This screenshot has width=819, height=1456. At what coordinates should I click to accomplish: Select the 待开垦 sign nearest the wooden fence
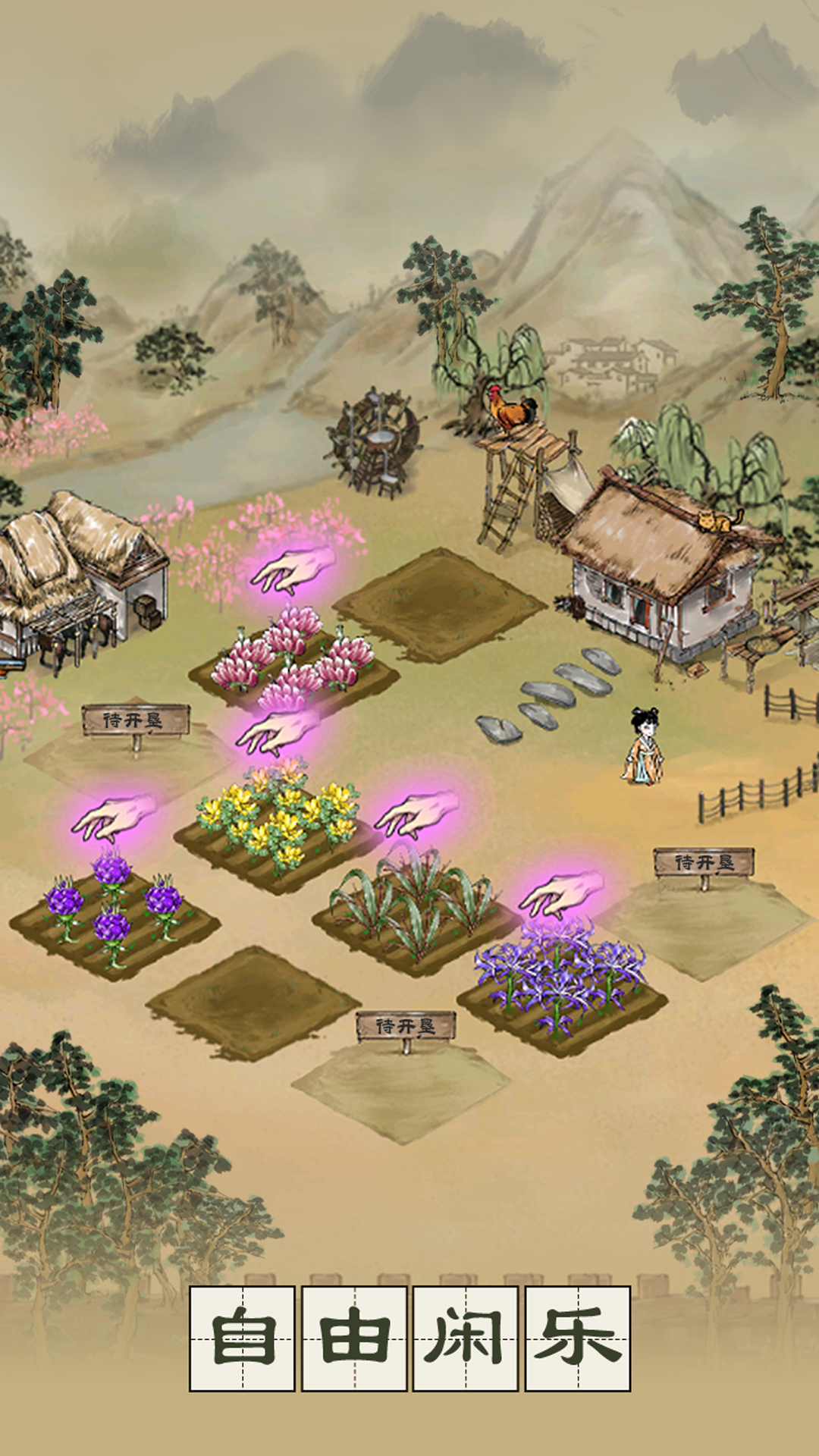click(x=704, y=863)
